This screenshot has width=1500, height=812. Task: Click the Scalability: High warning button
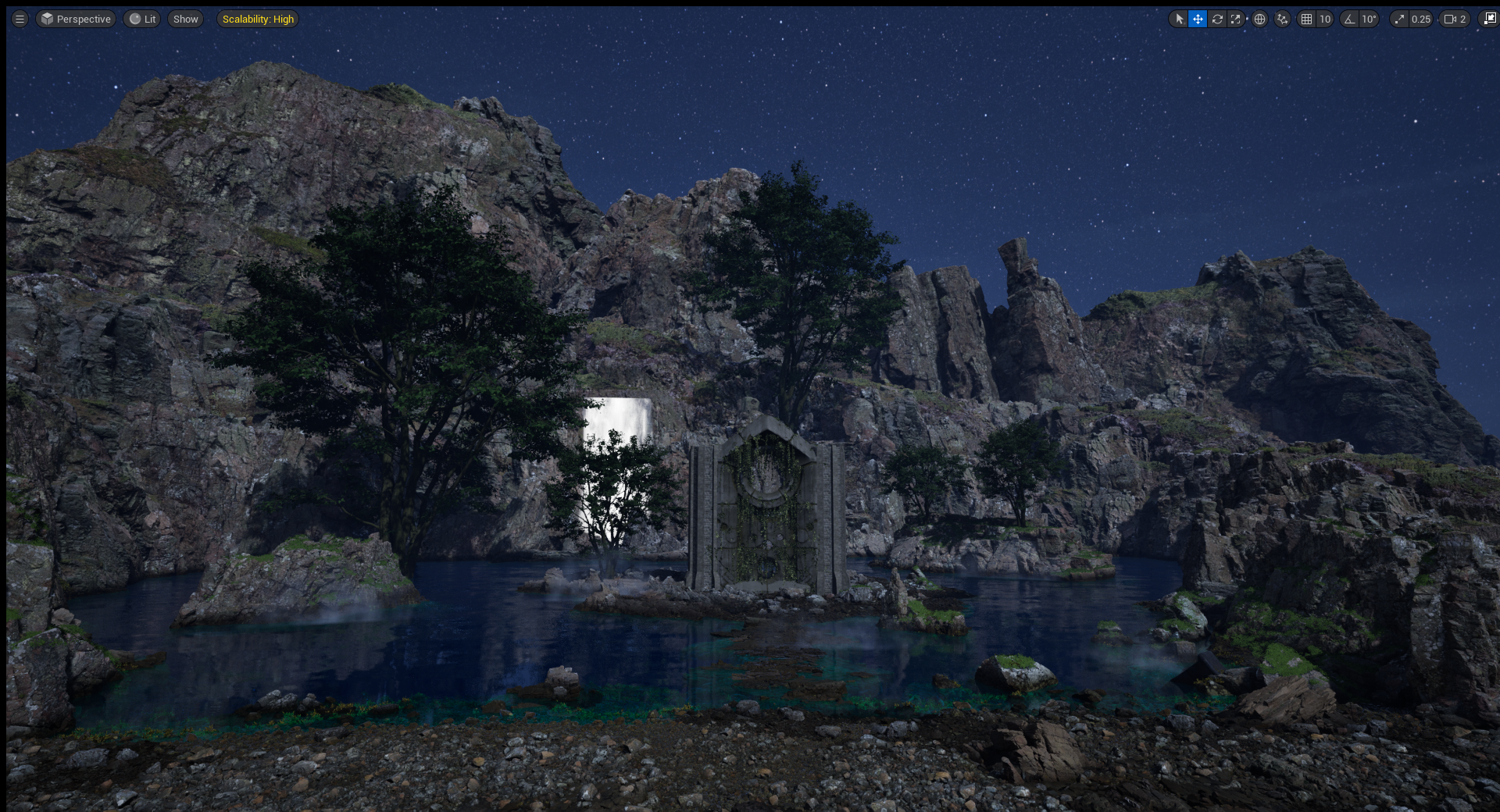pyautogui.click(x=258, y=19)
